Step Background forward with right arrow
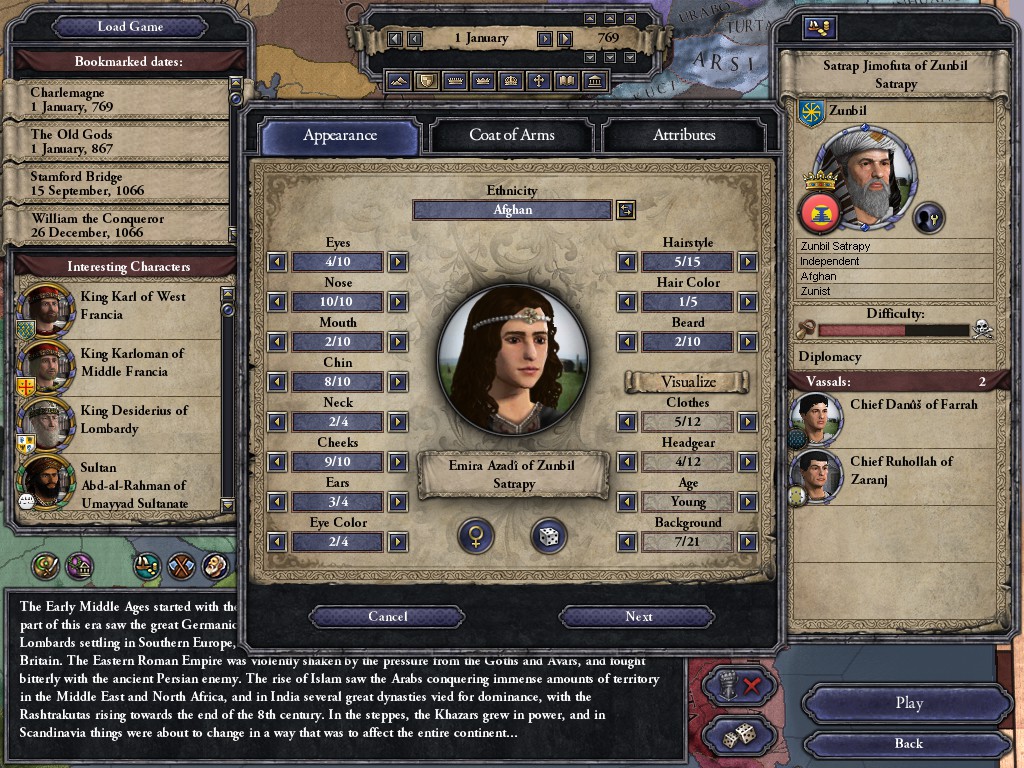Image resolution: width=1024 pixels, height=768 pixels. point(747,542)
